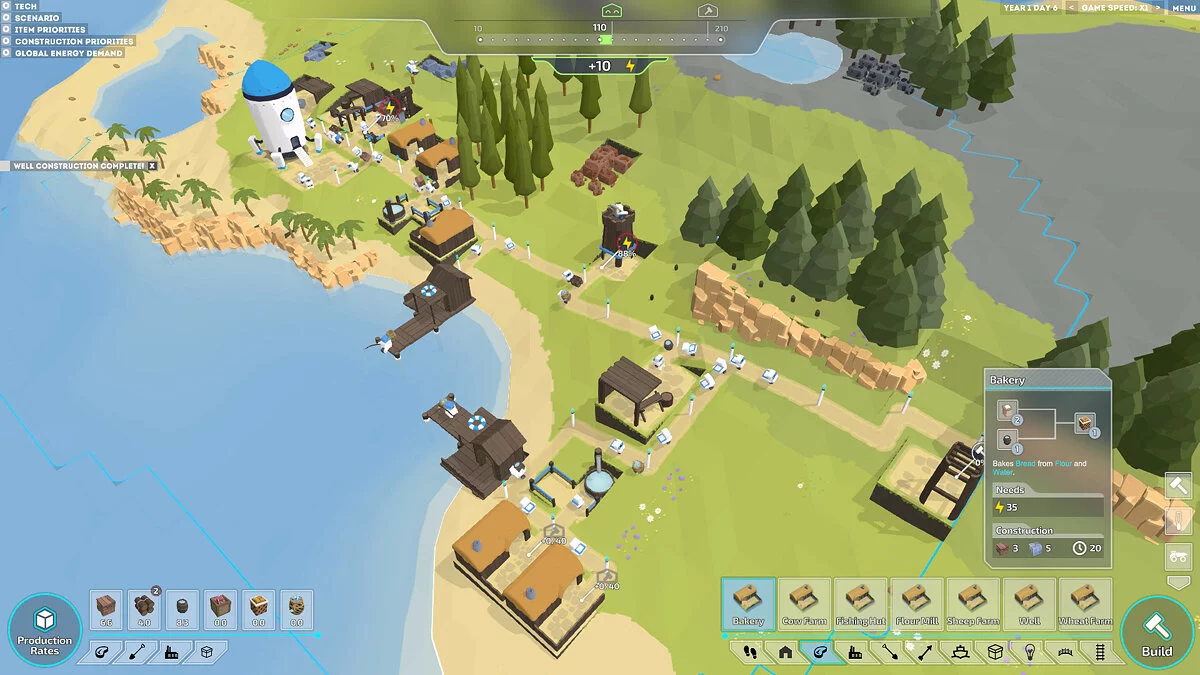1200x675 pixels.
Task: Open the Scenario panel
Action: point(36,18)
